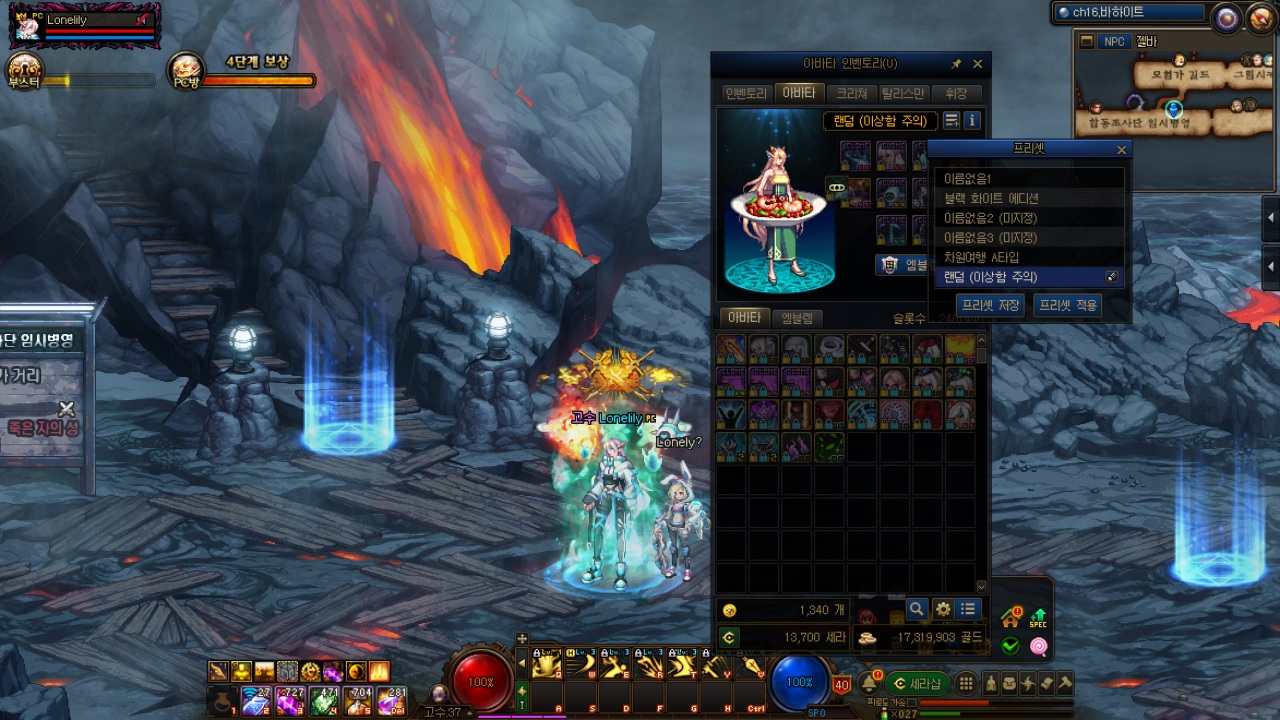The width and height of the screenshot is (1280, 720).
Task: Open inventory gear settings button
Action: tap(942, 608)
